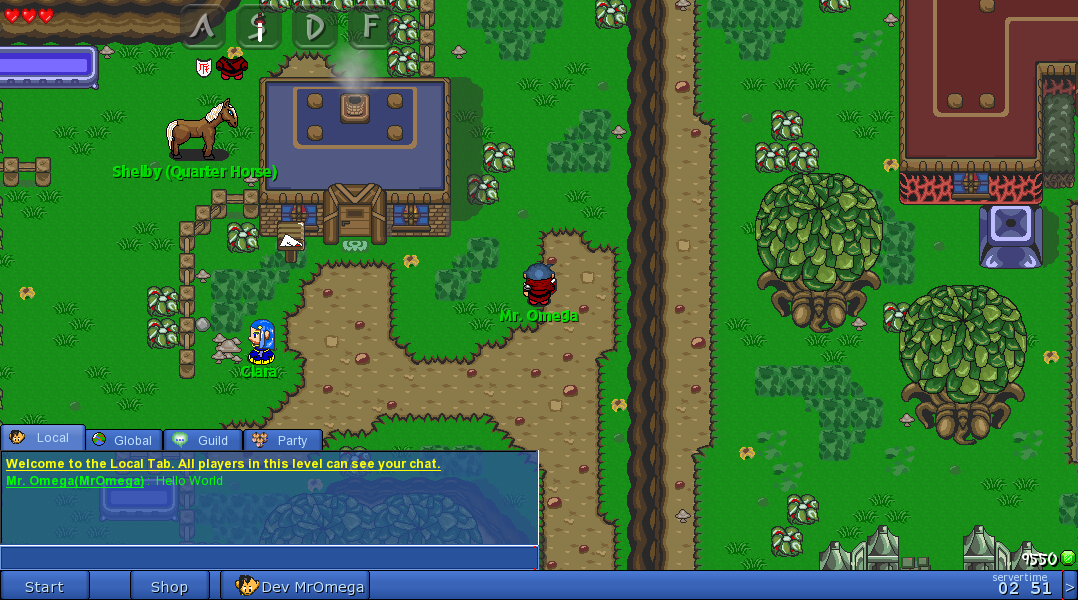Click the D hotkey slot

coord(314,26)
